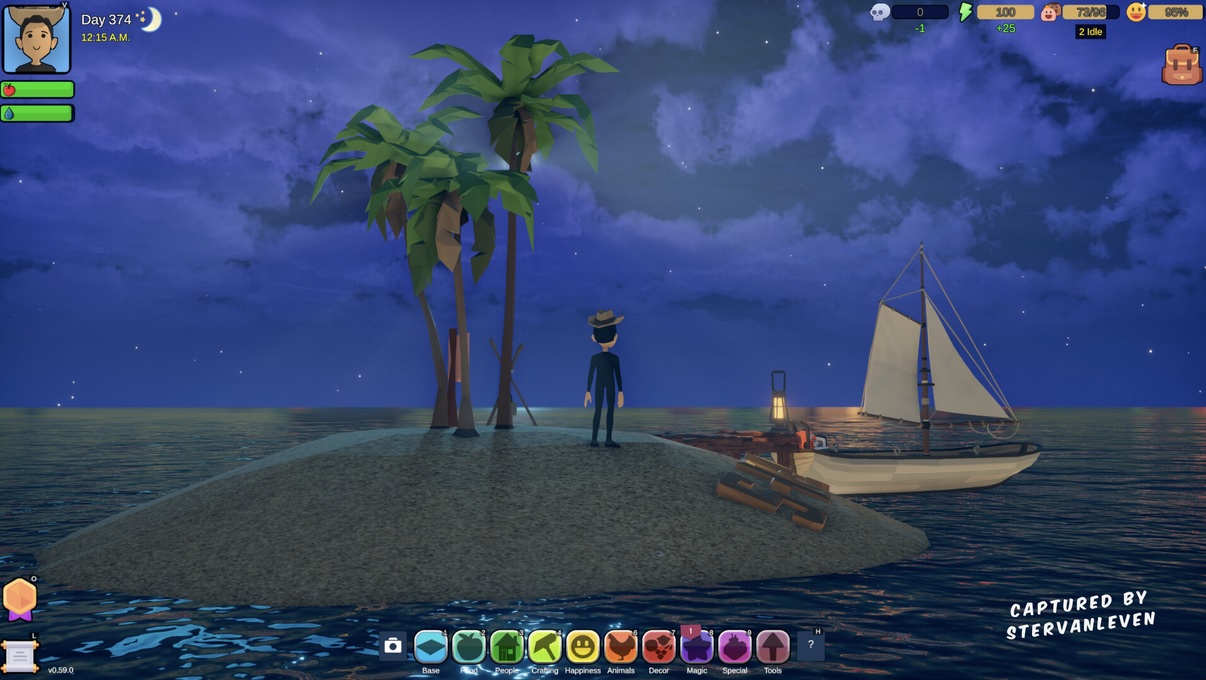Select the Decor category
The width and height of the screenshot is (1206, 680).
(658, 647)
